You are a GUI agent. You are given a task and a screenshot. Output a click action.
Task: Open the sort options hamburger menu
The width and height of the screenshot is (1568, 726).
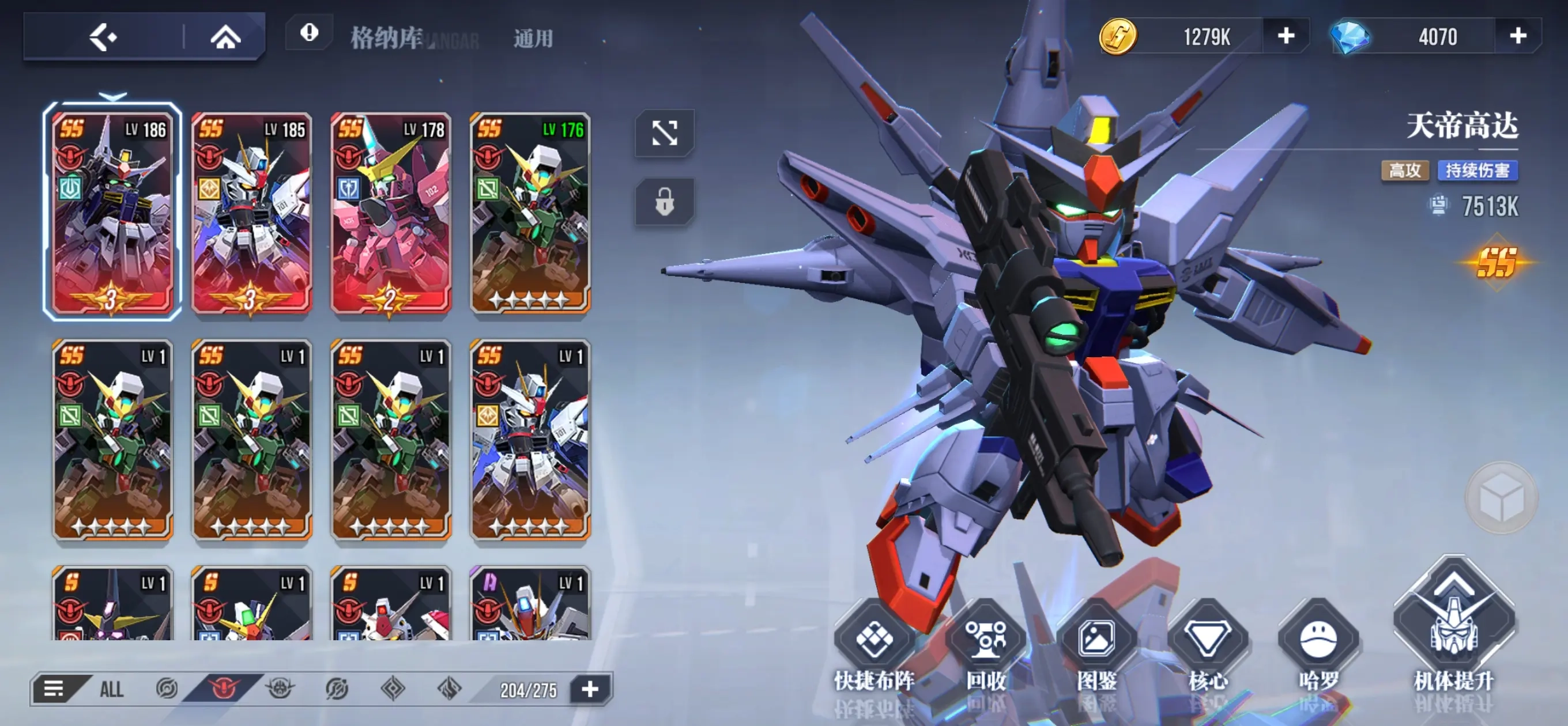pos(54,690)
